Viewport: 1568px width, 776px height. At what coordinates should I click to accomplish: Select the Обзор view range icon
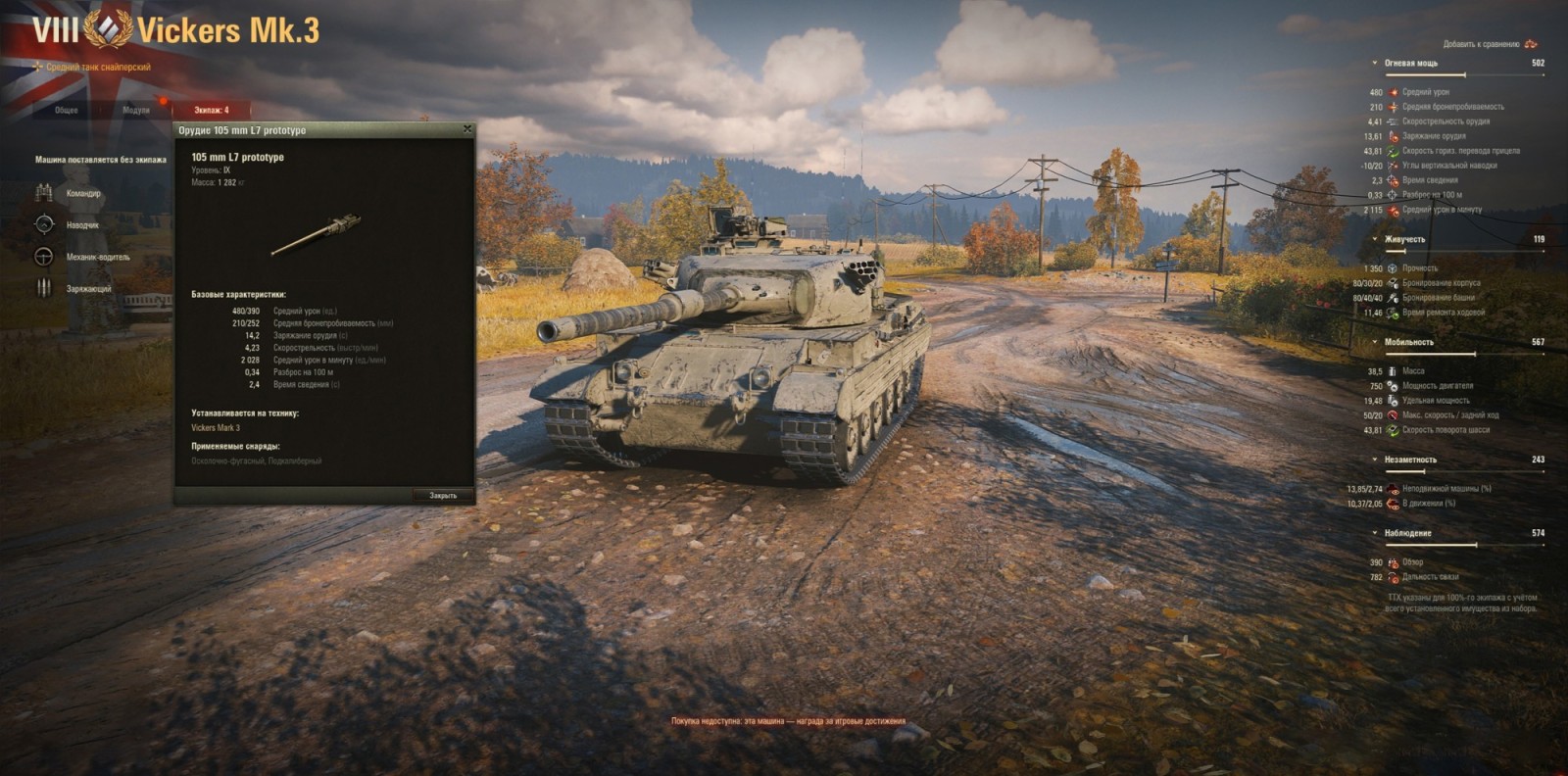1393,562
